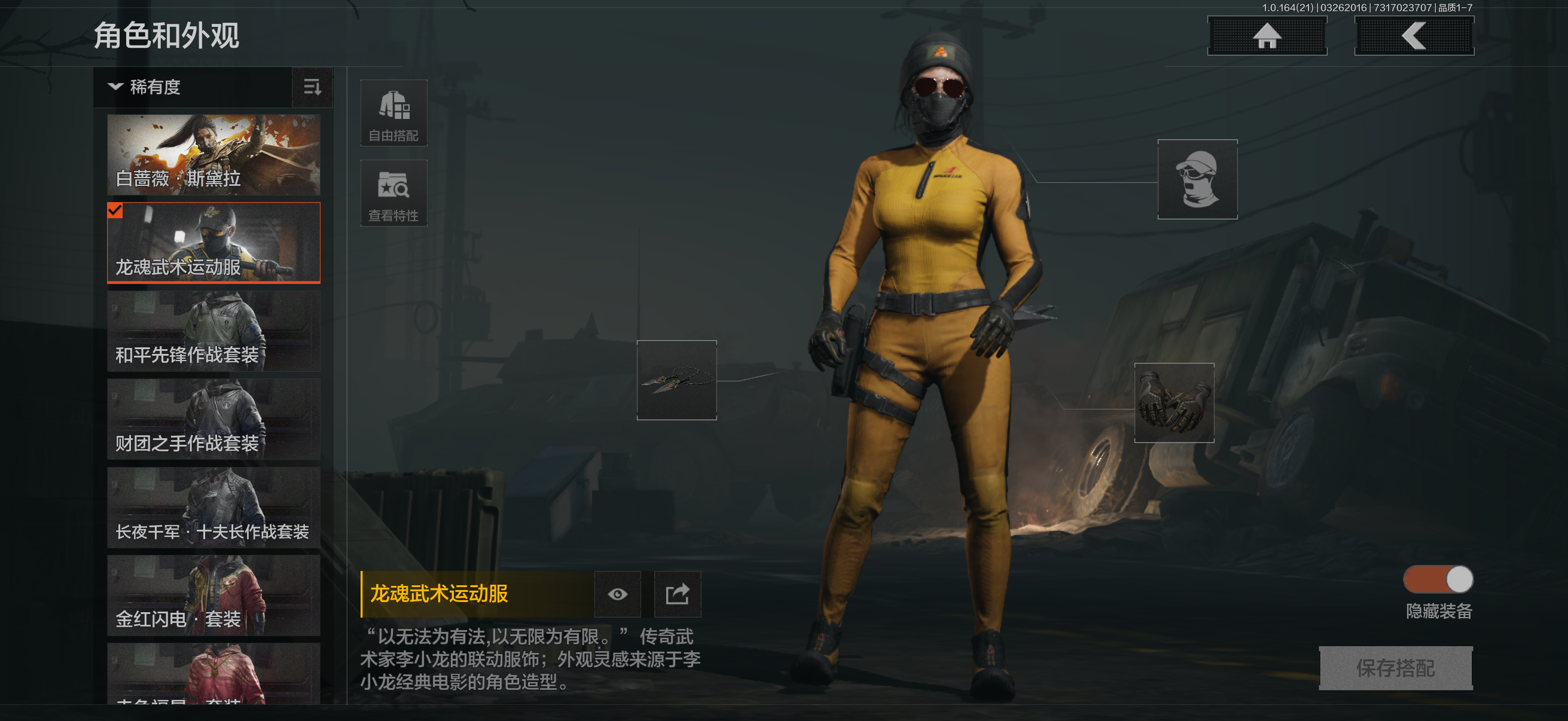Open the 稀有度 category selector

[x=152, y=87]
